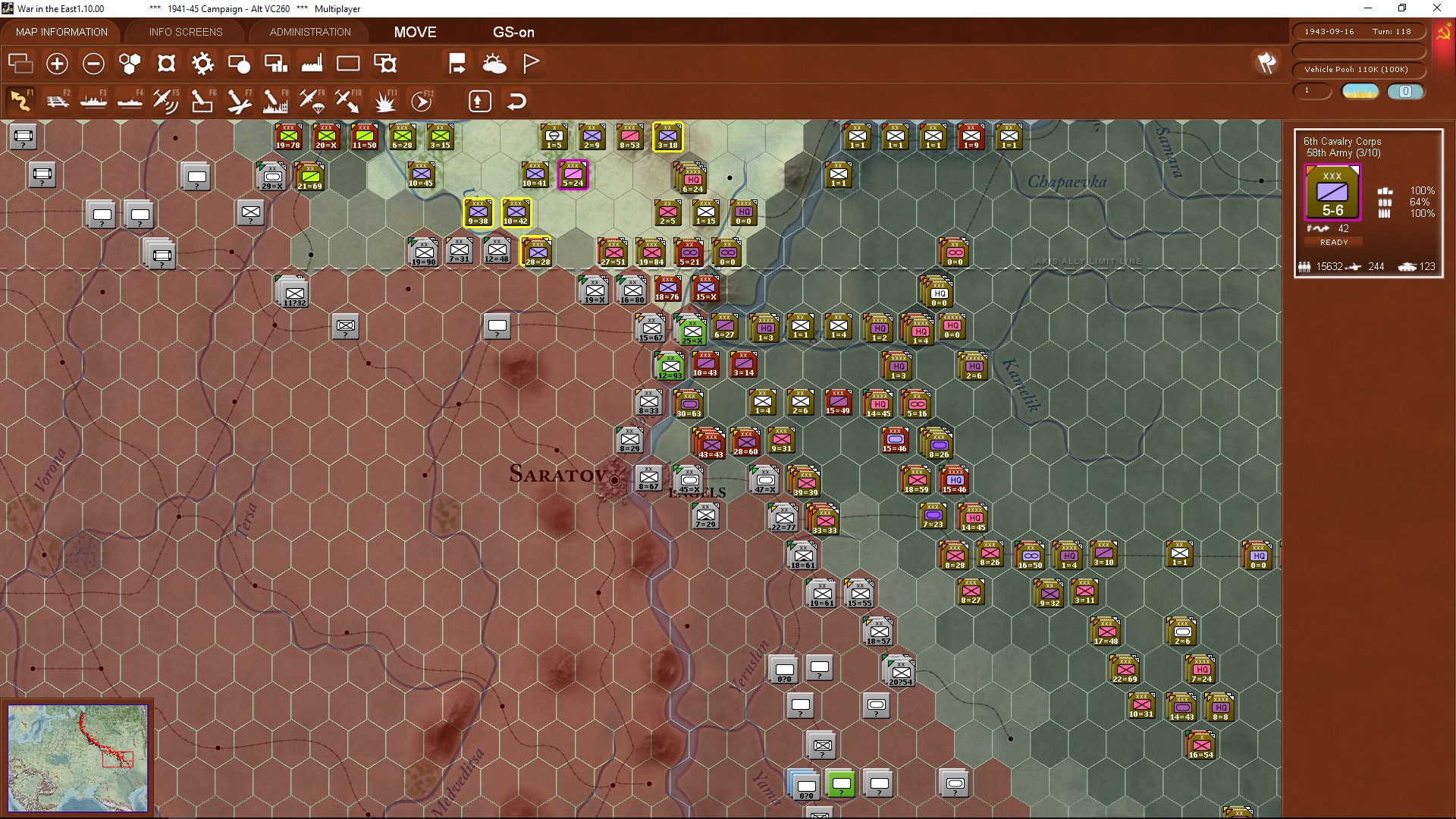Open F5 air reconnaissance mode

pyautogui.click(x=167, y=99)
